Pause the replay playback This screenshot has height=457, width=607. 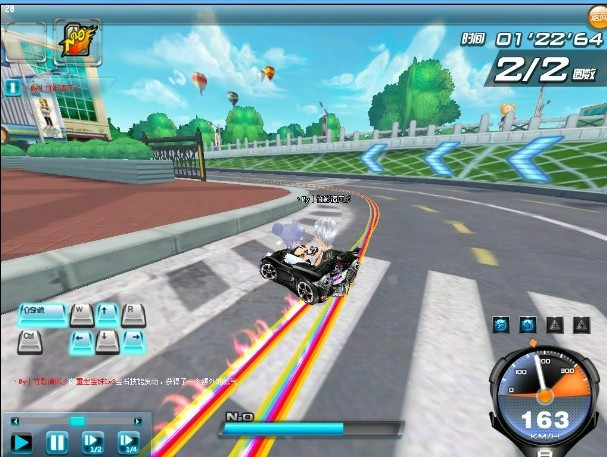(x=57, y=441)
